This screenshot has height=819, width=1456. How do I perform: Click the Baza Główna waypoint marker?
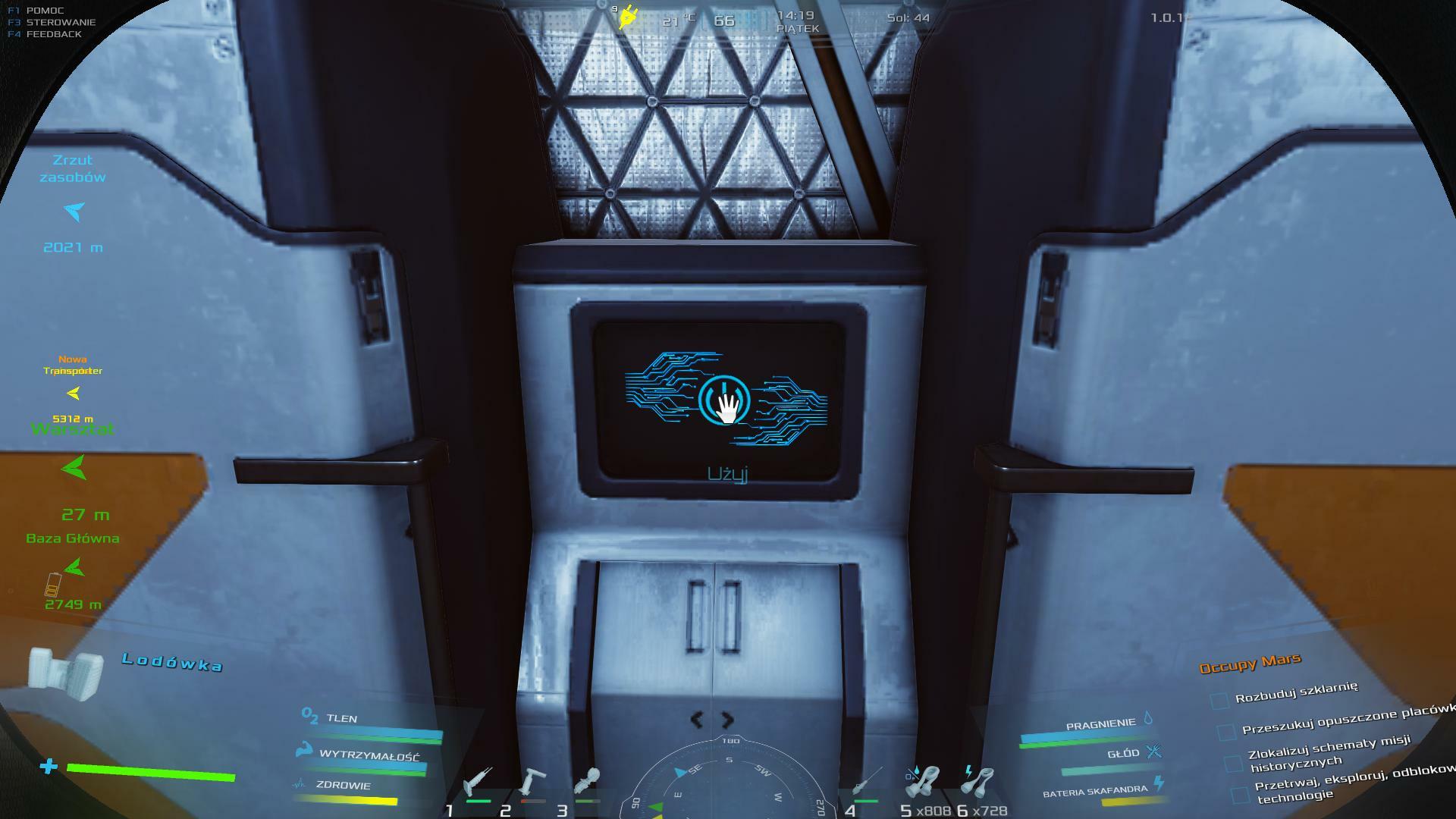(x=74, y=567)
